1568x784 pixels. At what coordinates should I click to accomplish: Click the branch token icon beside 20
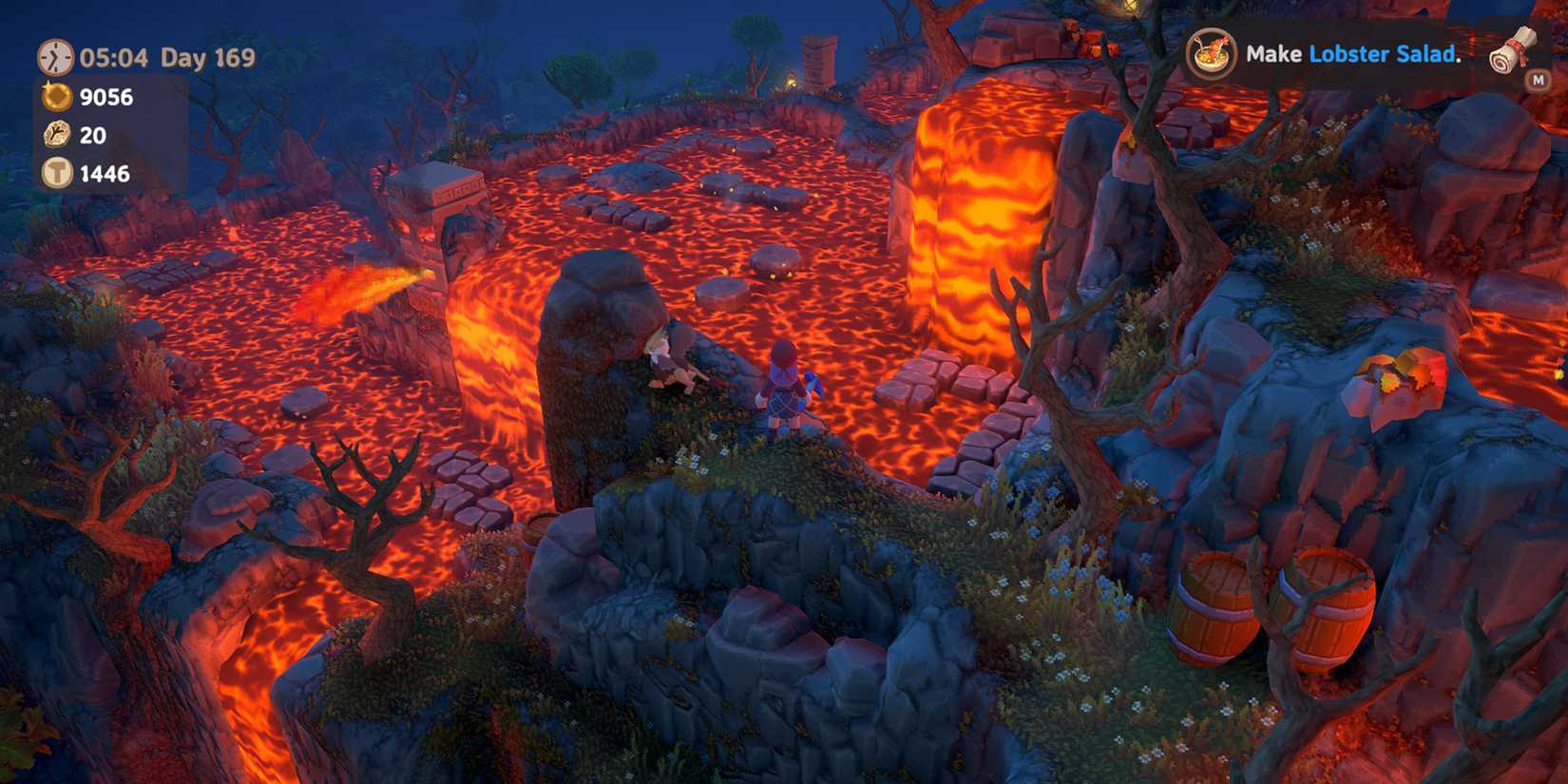pyautogui.click(x=55, y=136)
